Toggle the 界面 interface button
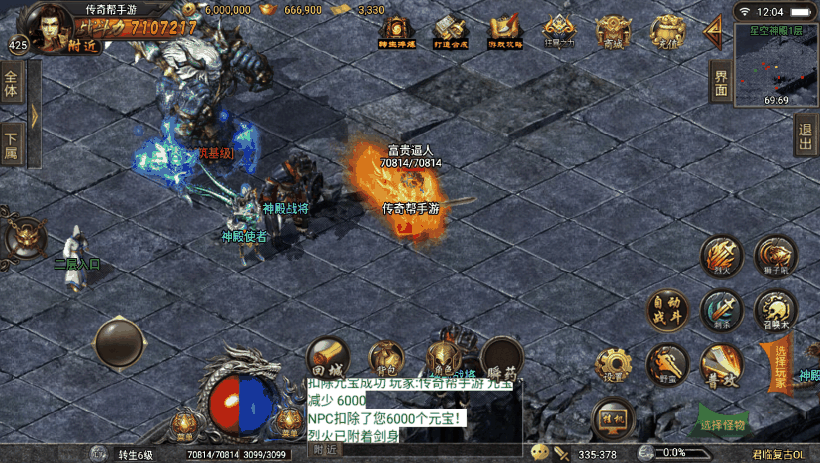This screenshot has width=820, height=463. tap(720, 84)
